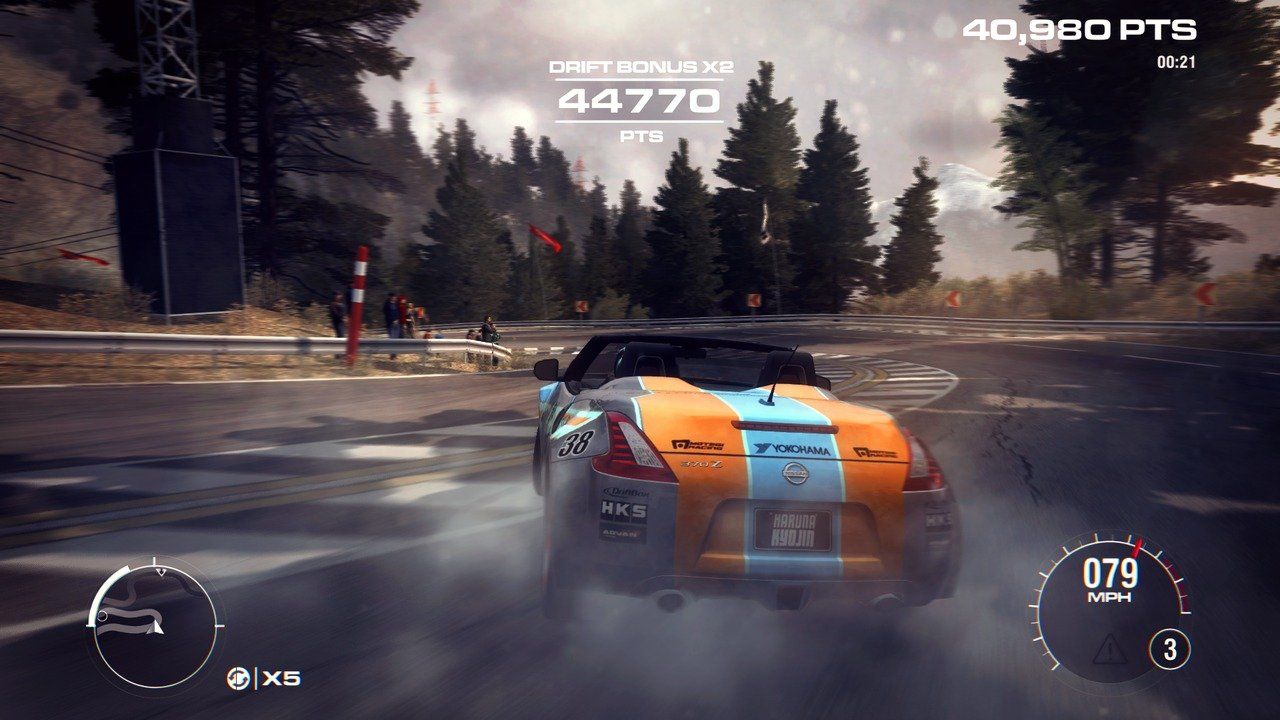1280x720 pixels.
Task: Click the player arrow on the minimap
Action: click(x=156, y=629)
